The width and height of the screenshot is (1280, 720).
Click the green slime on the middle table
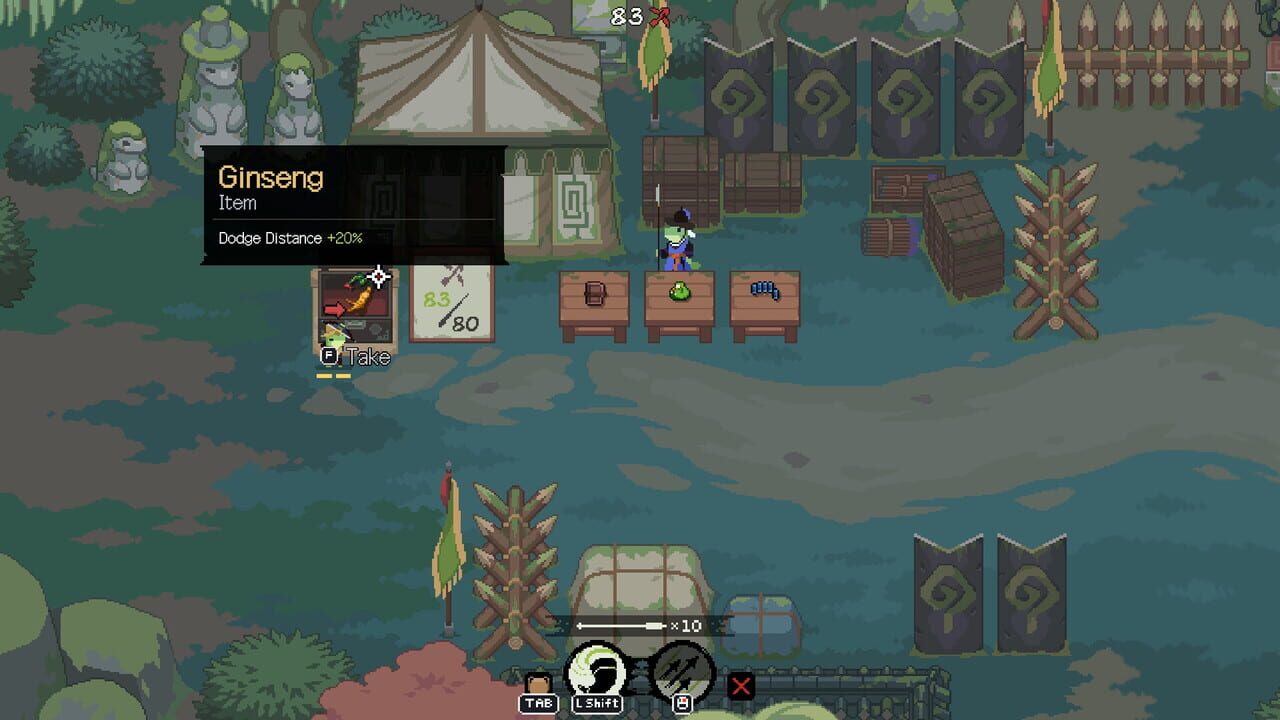678,290
